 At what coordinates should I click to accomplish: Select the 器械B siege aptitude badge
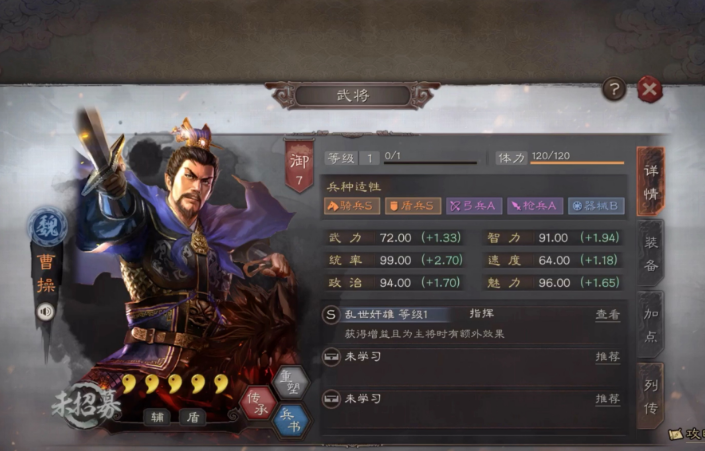click(x=596, y=205)
